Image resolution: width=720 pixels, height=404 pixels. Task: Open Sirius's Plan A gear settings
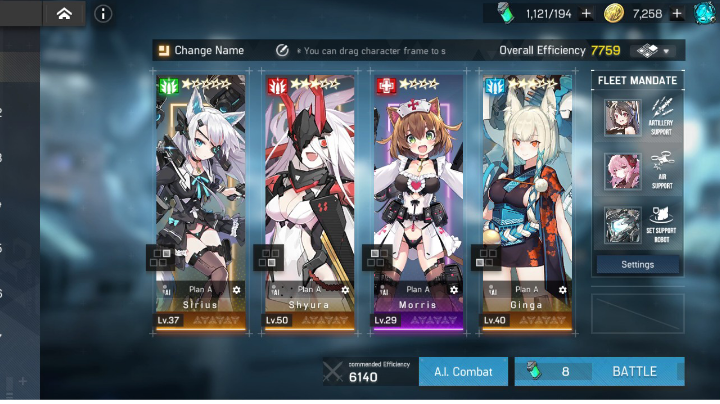point(237,290)
